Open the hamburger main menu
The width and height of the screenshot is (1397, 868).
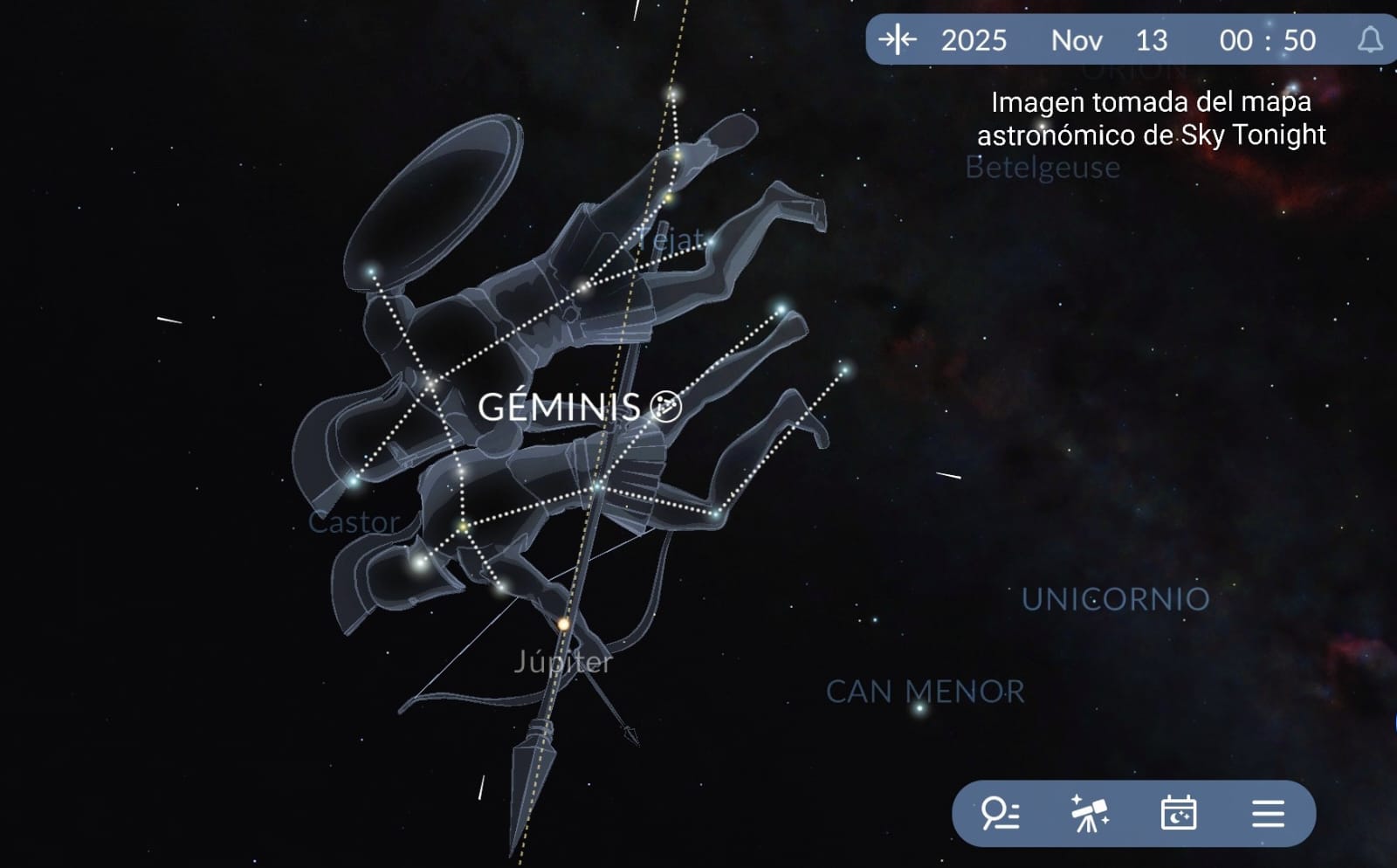pyautogui.click(x=1268, y=814)
